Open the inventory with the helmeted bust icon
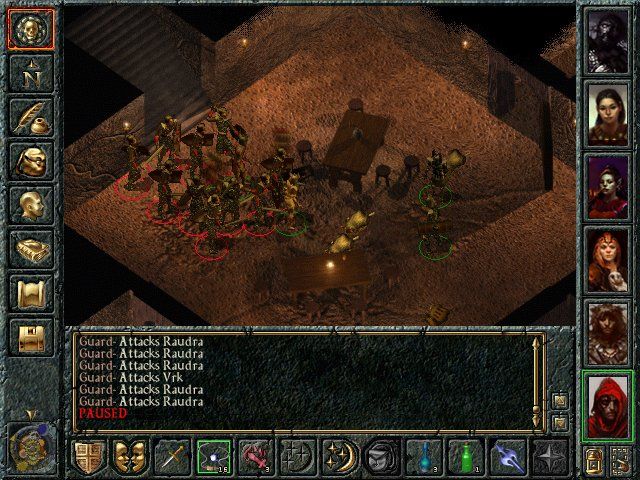The image size is (640, 480). (30, 160)
